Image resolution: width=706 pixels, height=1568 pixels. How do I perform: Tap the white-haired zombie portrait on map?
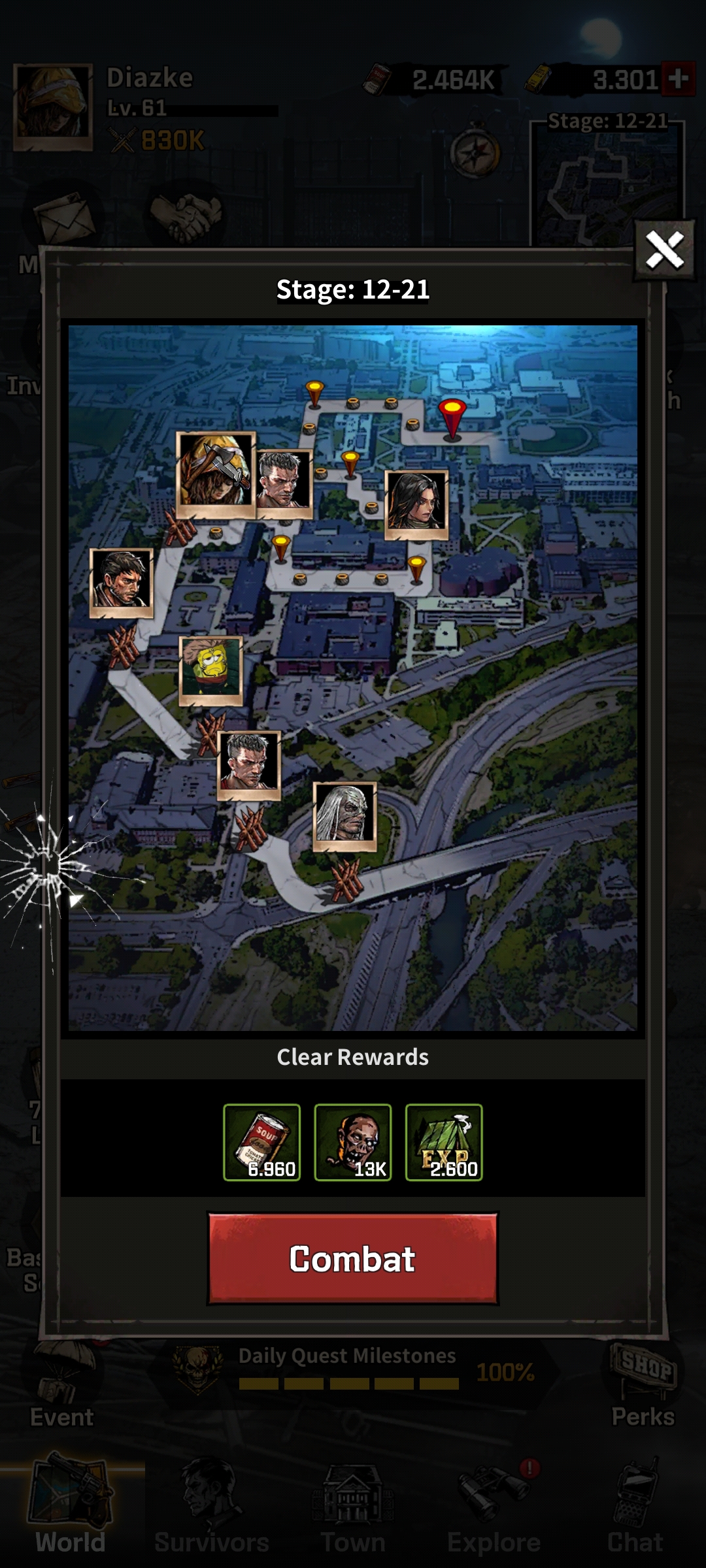(x=345, y=815)
